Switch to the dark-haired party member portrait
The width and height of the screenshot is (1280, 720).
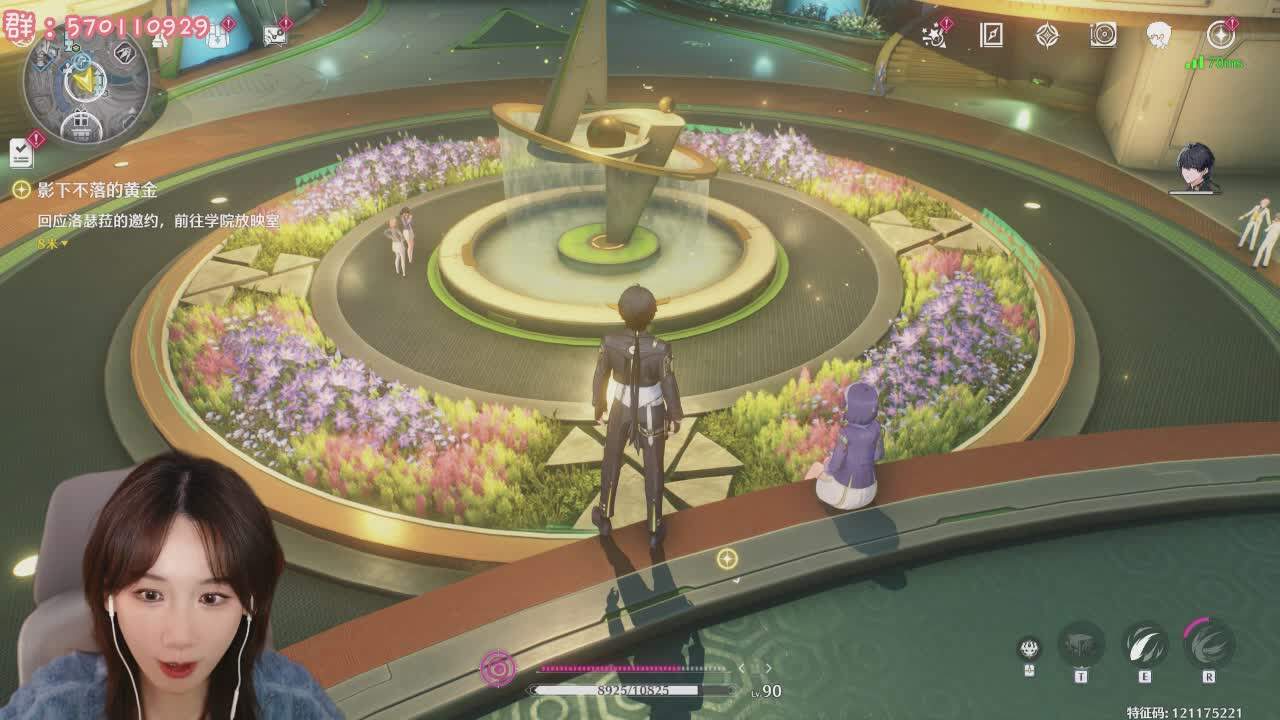pyautogui.click(x=1194, y=167)
